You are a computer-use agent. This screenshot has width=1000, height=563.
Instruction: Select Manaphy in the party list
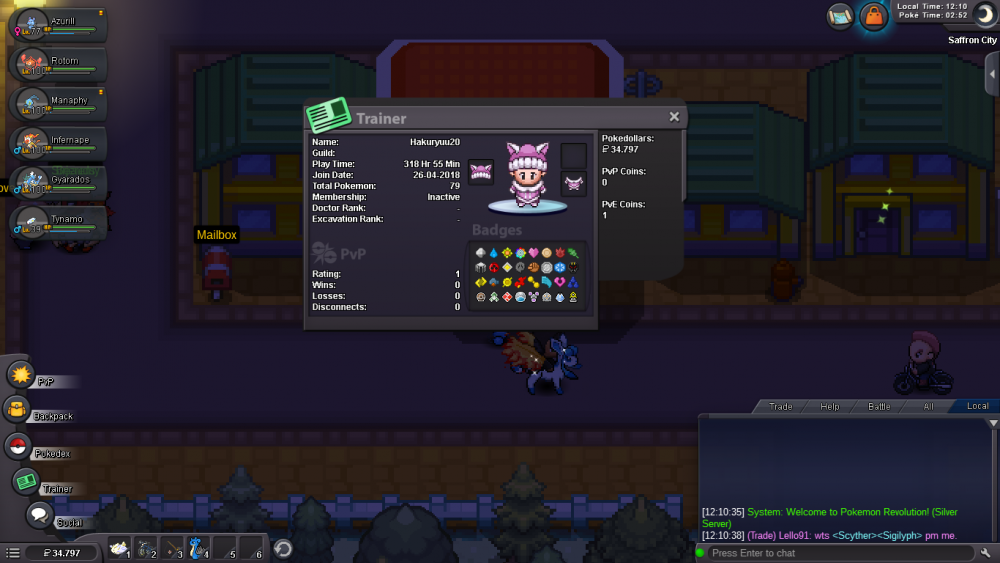click(56, 106)
